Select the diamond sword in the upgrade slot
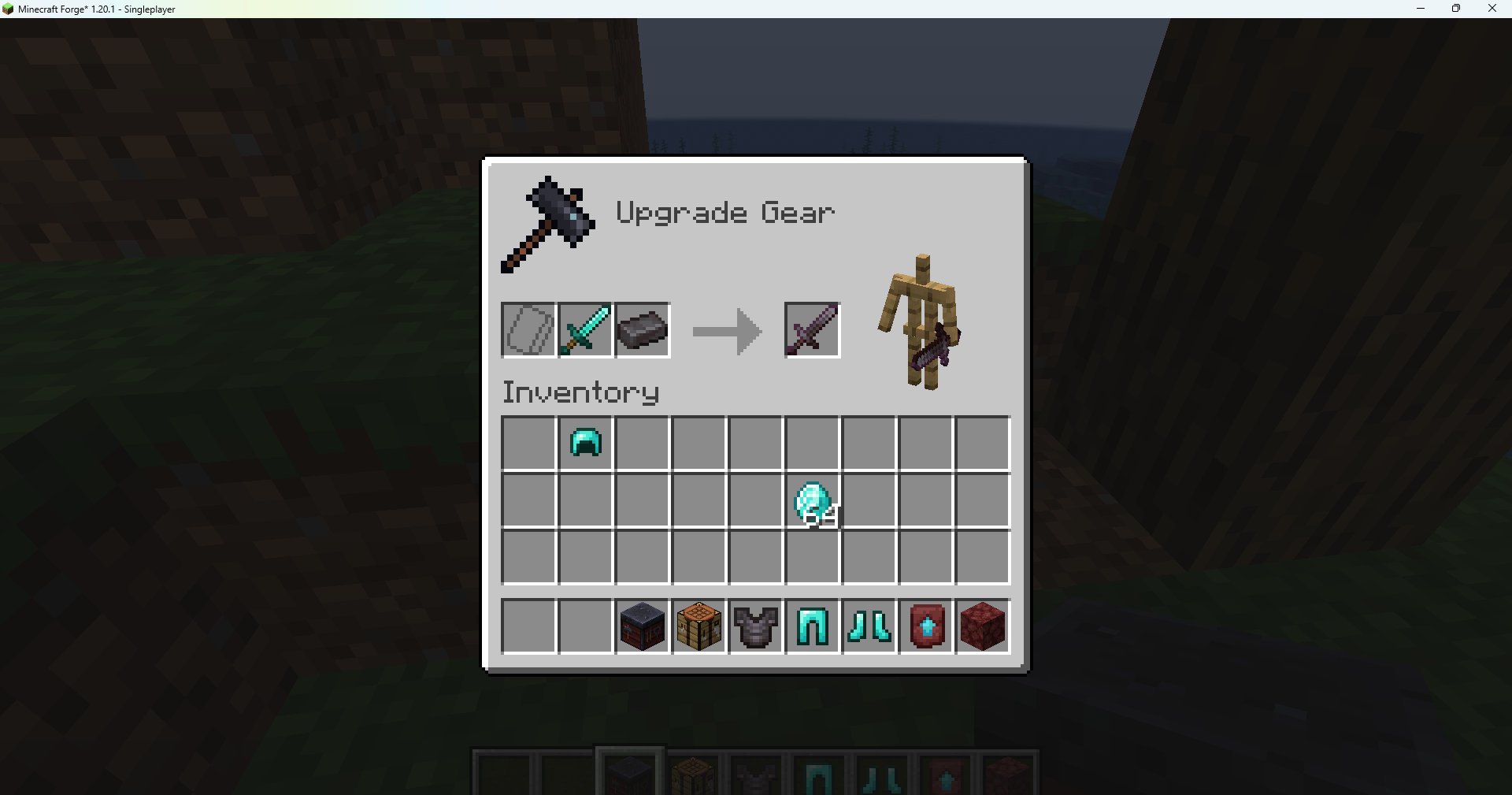 pos(585,330)
